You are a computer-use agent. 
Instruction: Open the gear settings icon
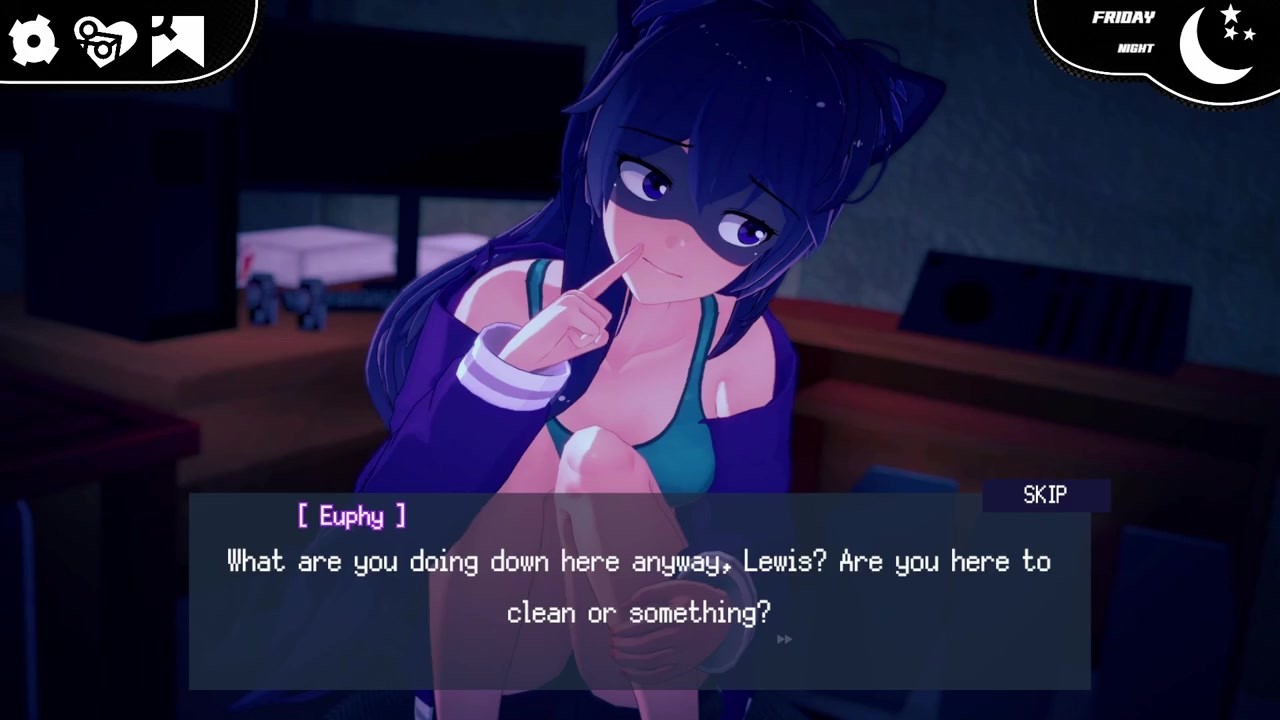(33, 41)
